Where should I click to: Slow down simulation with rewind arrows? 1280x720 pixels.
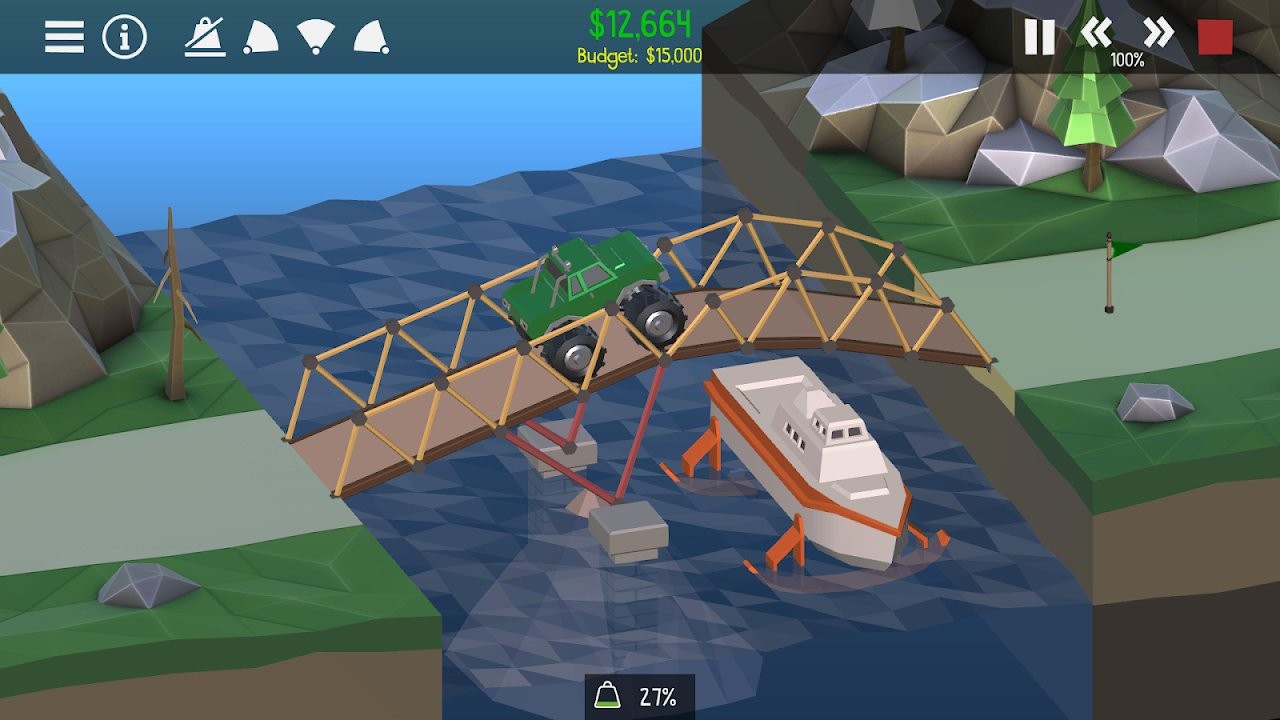click(x=1095, y=31)
